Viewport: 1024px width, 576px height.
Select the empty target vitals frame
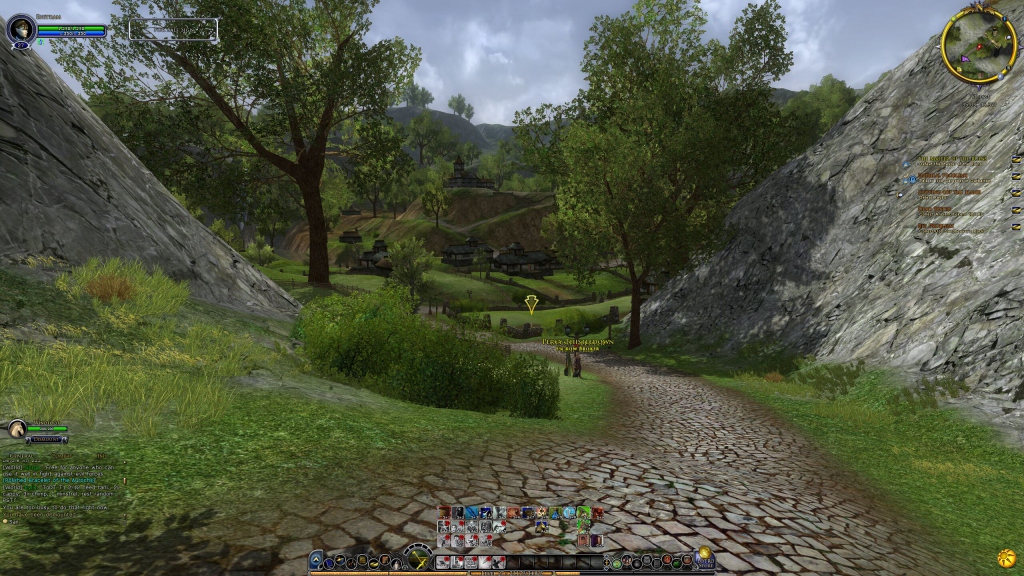[x=172, y=30]
